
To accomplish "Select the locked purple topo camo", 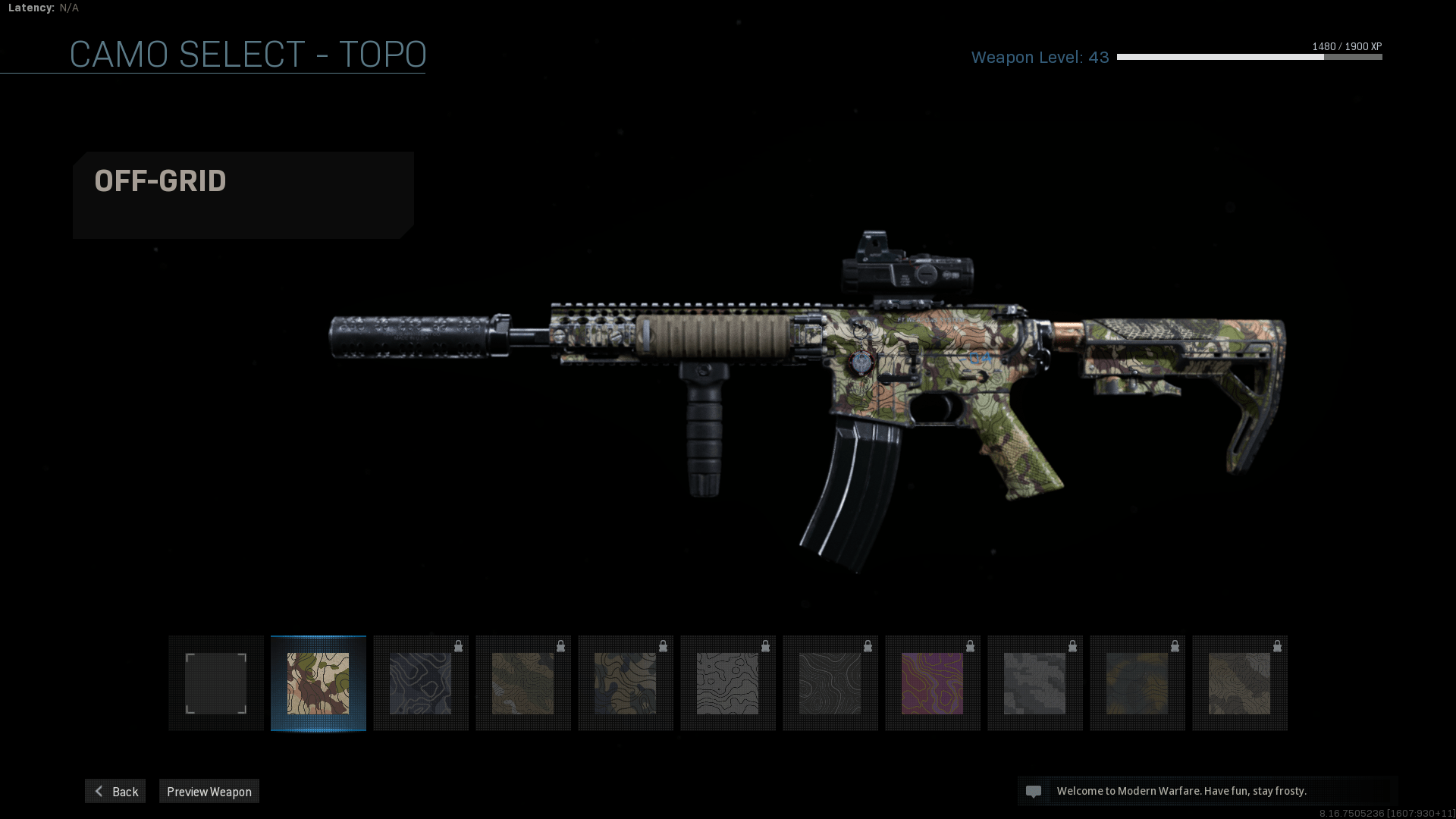I will pos(932,683).
